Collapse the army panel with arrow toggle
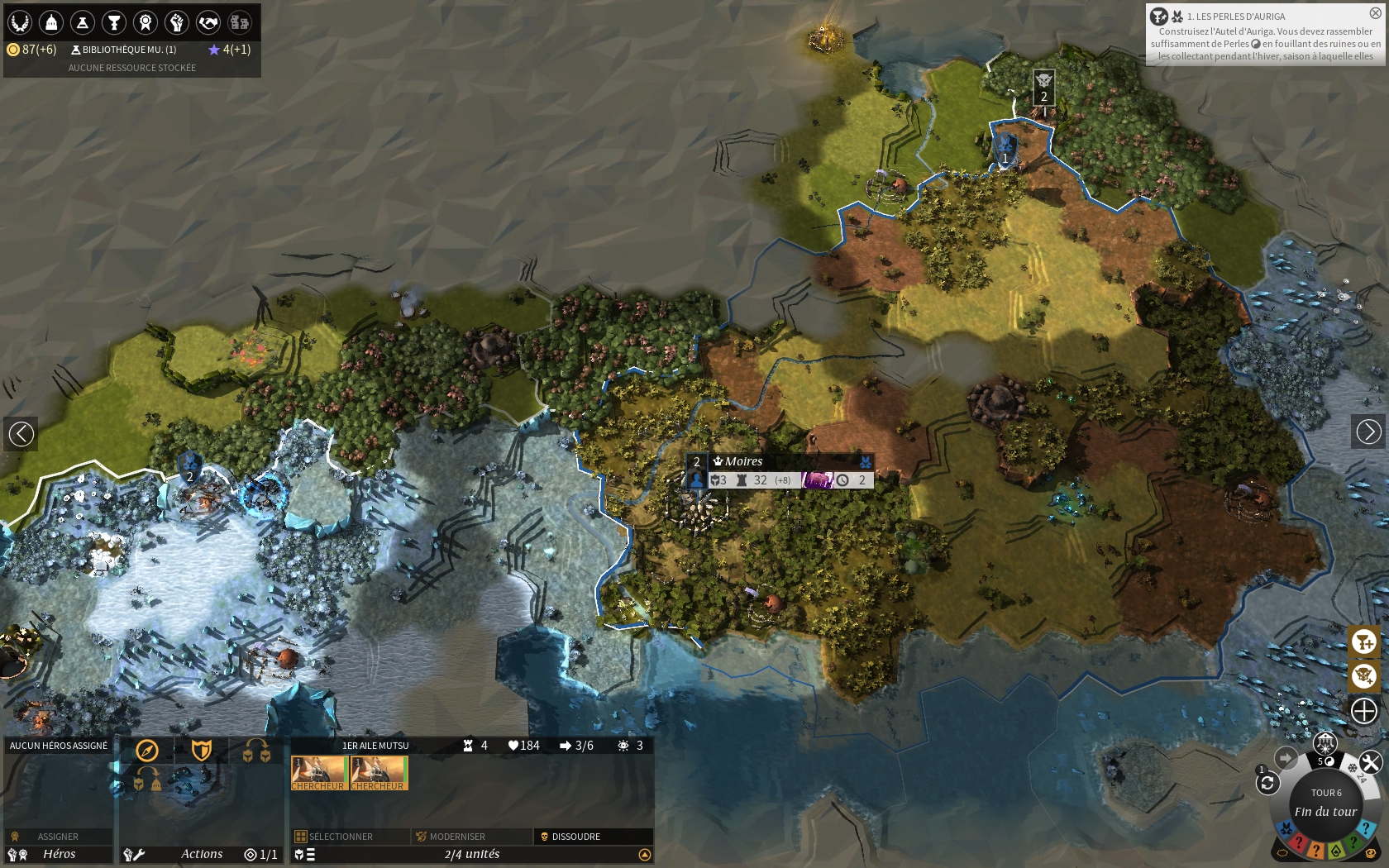The image size is (1389, 868). 645,855
